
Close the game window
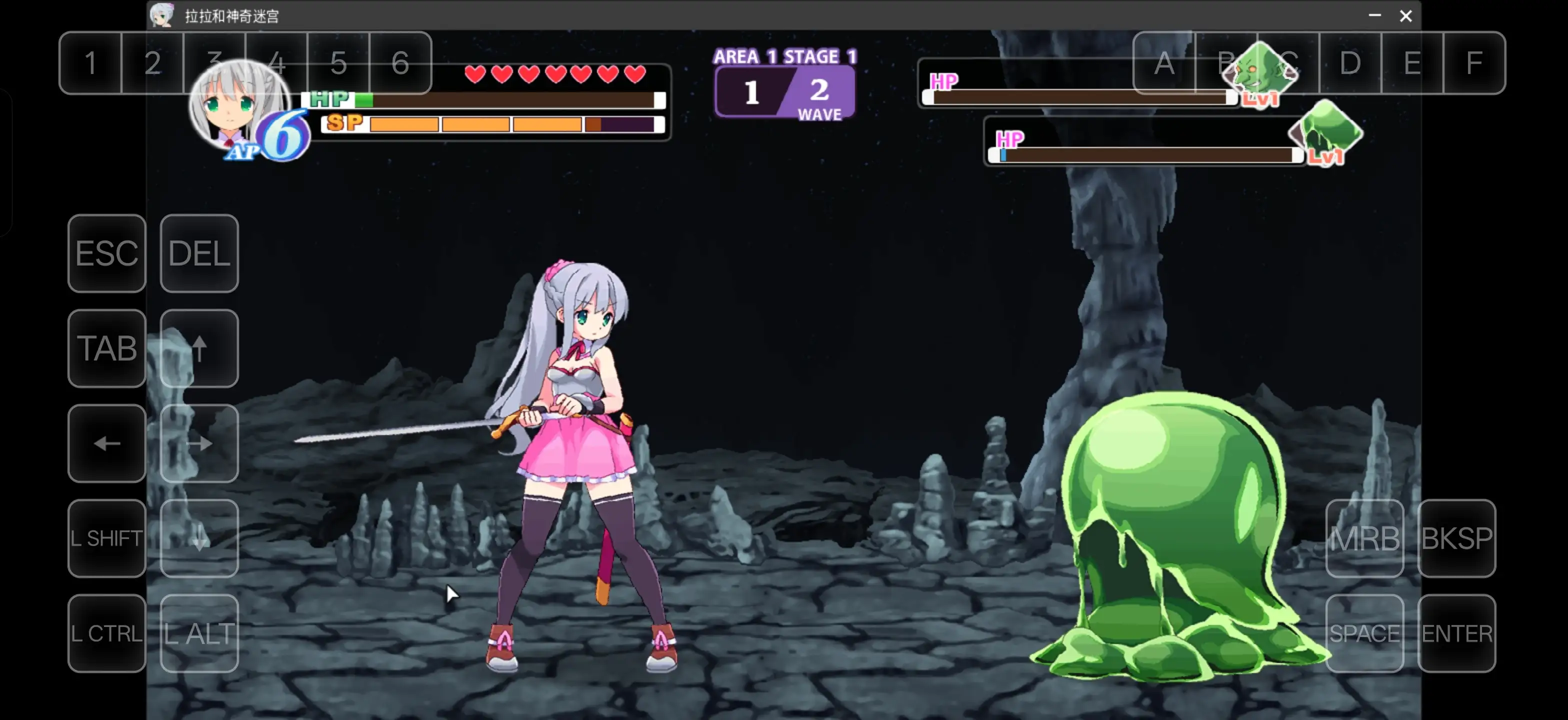1405,16
